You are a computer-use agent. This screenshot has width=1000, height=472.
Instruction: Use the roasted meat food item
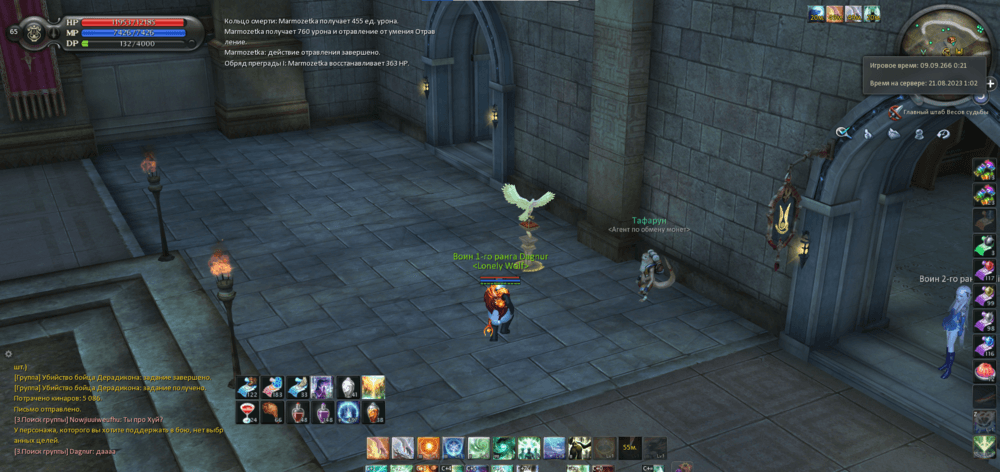click(x=273, y=412)
